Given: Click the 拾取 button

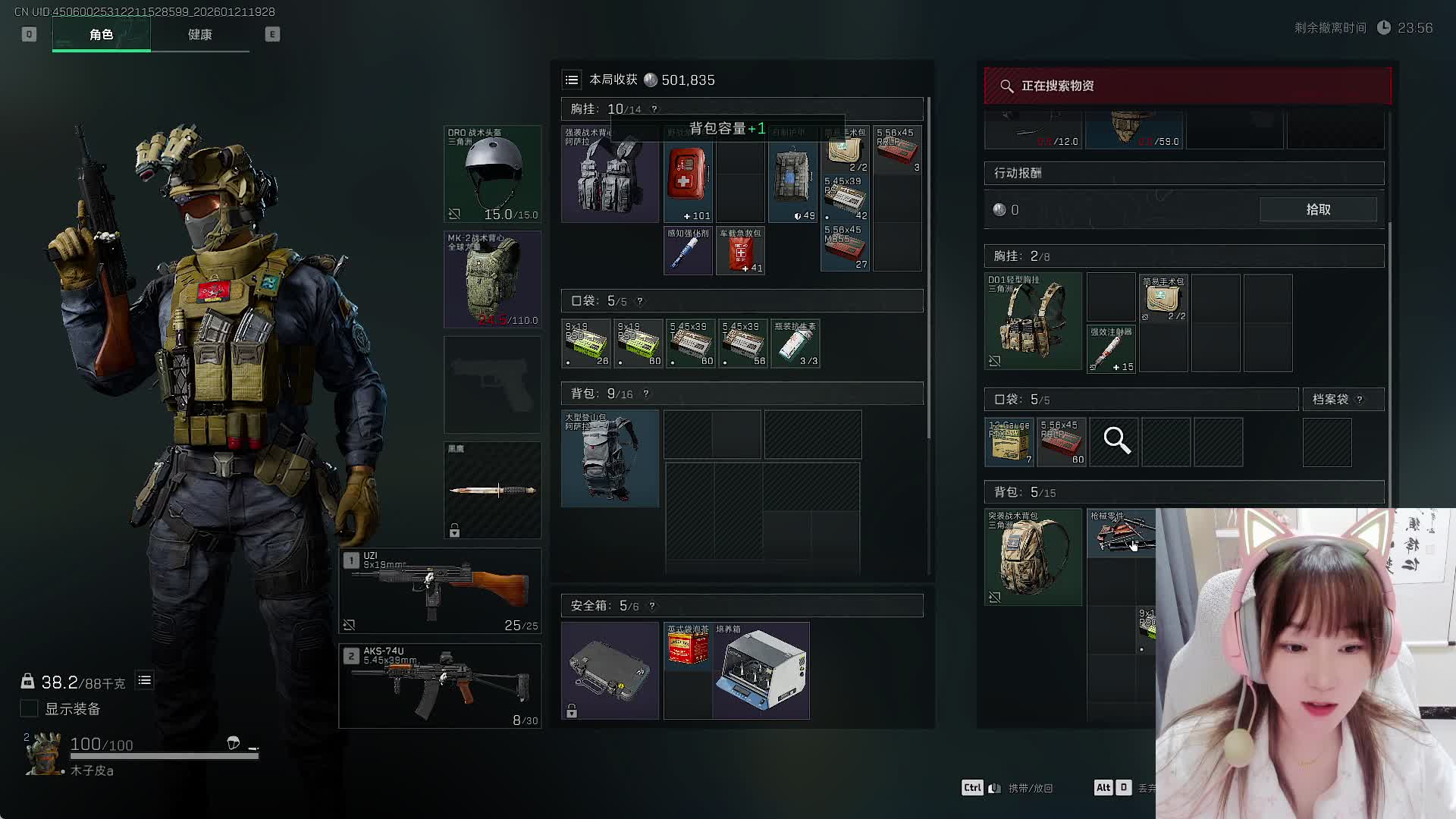Looking at the screenshot, I should pos(1318,209).
